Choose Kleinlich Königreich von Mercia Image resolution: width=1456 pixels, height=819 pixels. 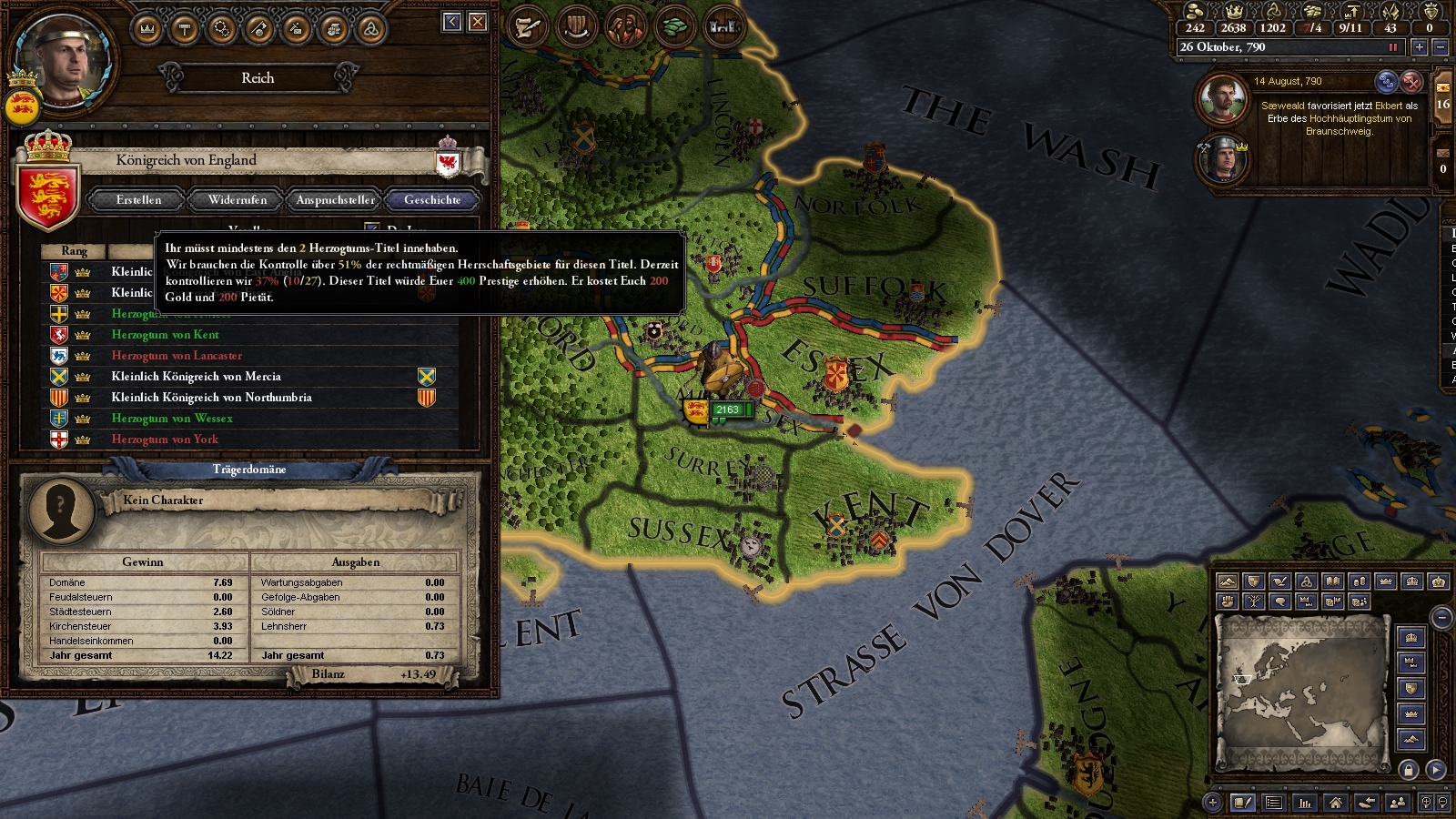coord(196,377)
